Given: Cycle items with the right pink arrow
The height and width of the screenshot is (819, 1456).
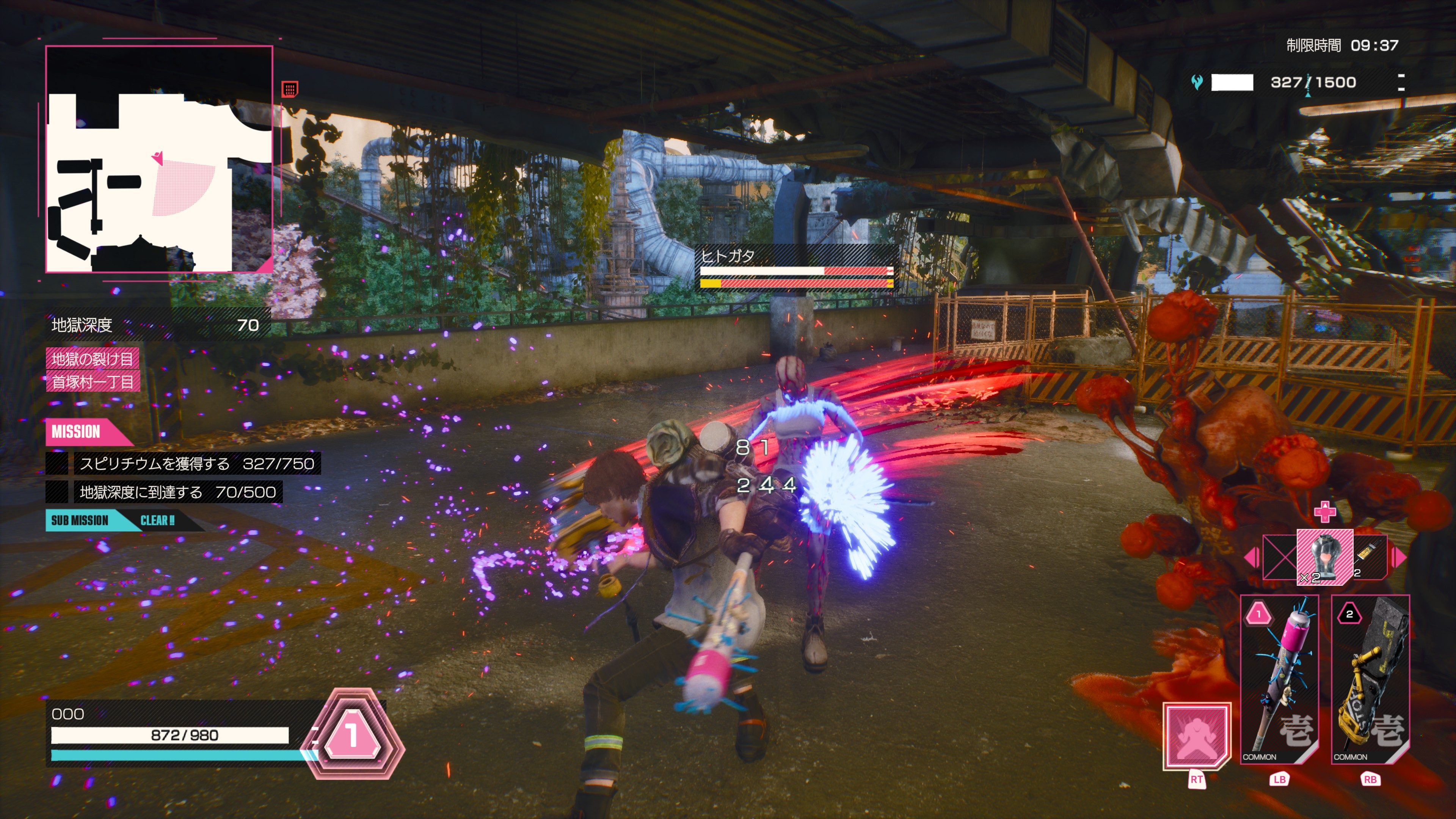Looking at the screenshot, I should point(1400,557).
